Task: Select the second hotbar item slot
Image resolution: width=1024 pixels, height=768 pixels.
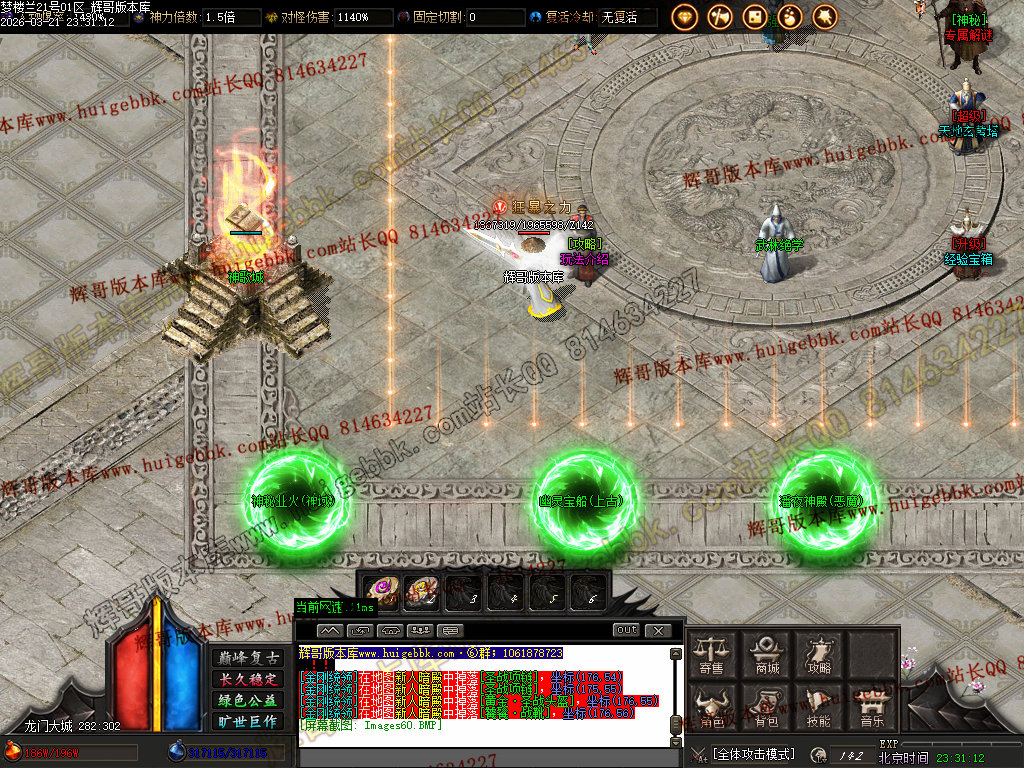Action: [422, 592]
